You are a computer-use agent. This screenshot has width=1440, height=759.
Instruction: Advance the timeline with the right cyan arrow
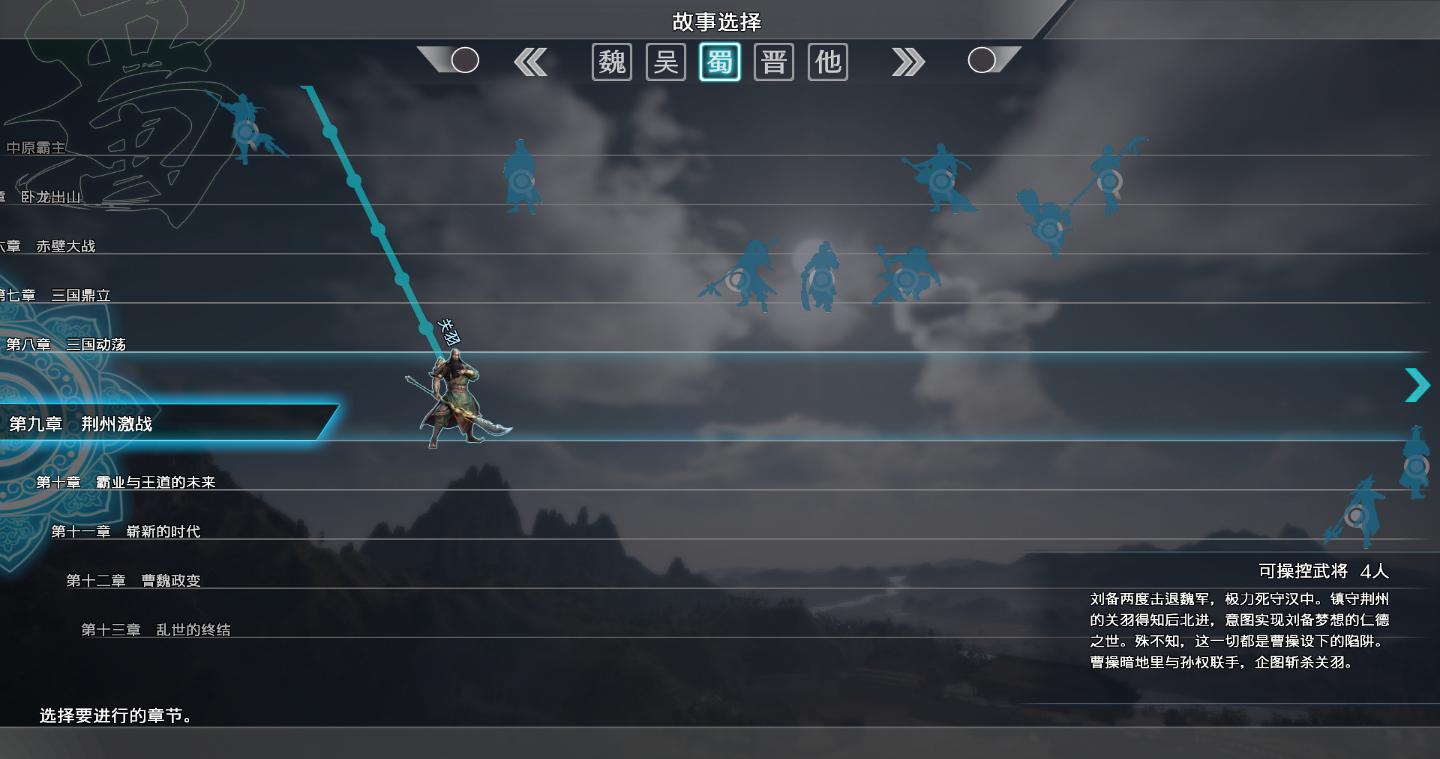(x=1417, y=385)
